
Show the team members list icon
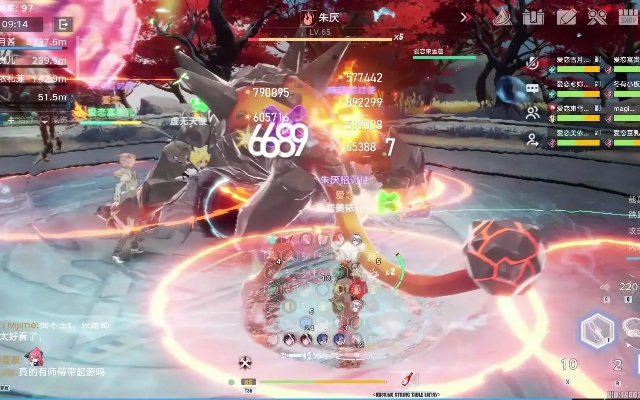[x=533, y=113]
